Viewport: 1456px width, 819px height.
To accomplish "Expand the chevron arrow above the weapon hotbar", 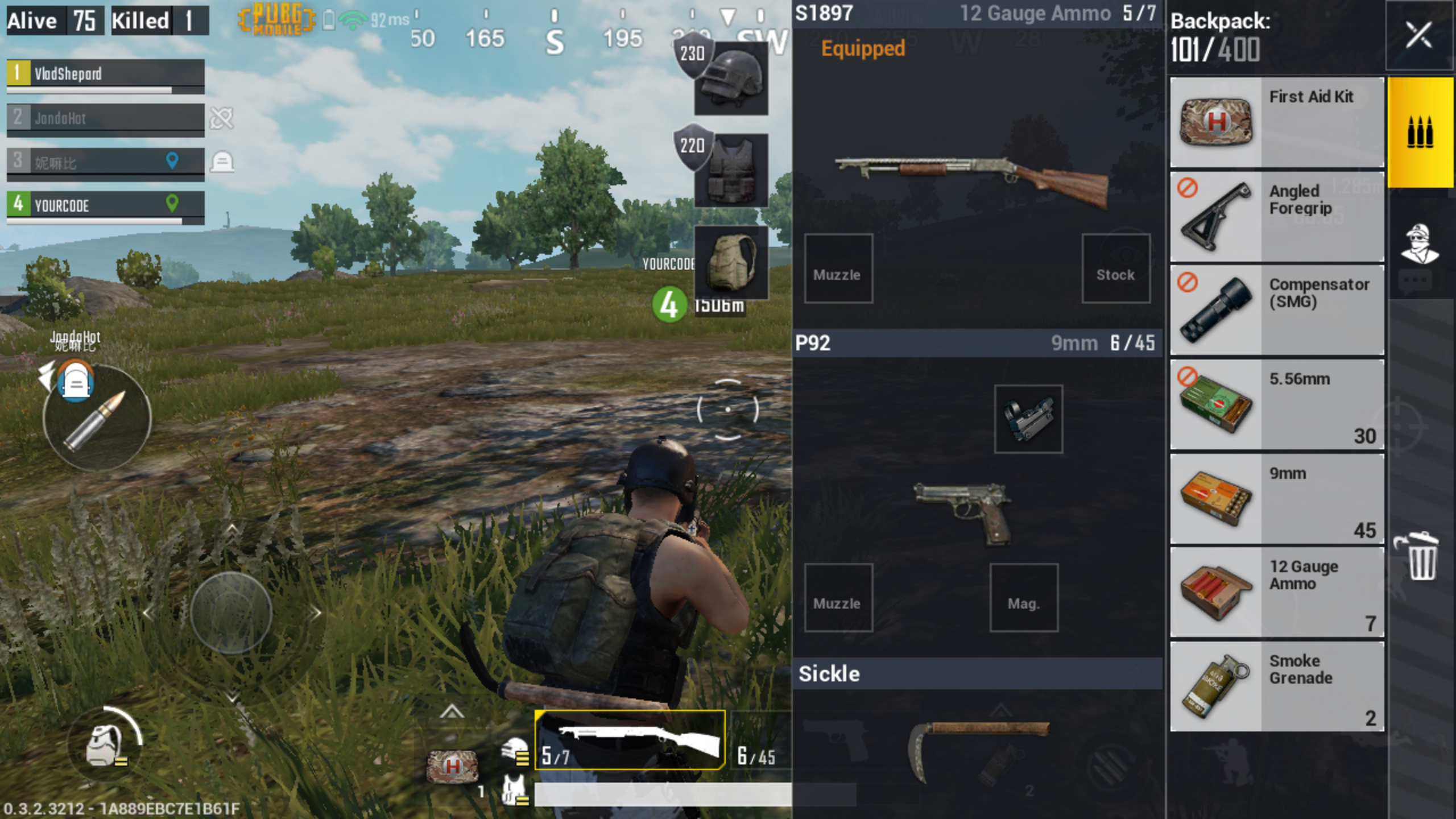I will coord(452,710).
